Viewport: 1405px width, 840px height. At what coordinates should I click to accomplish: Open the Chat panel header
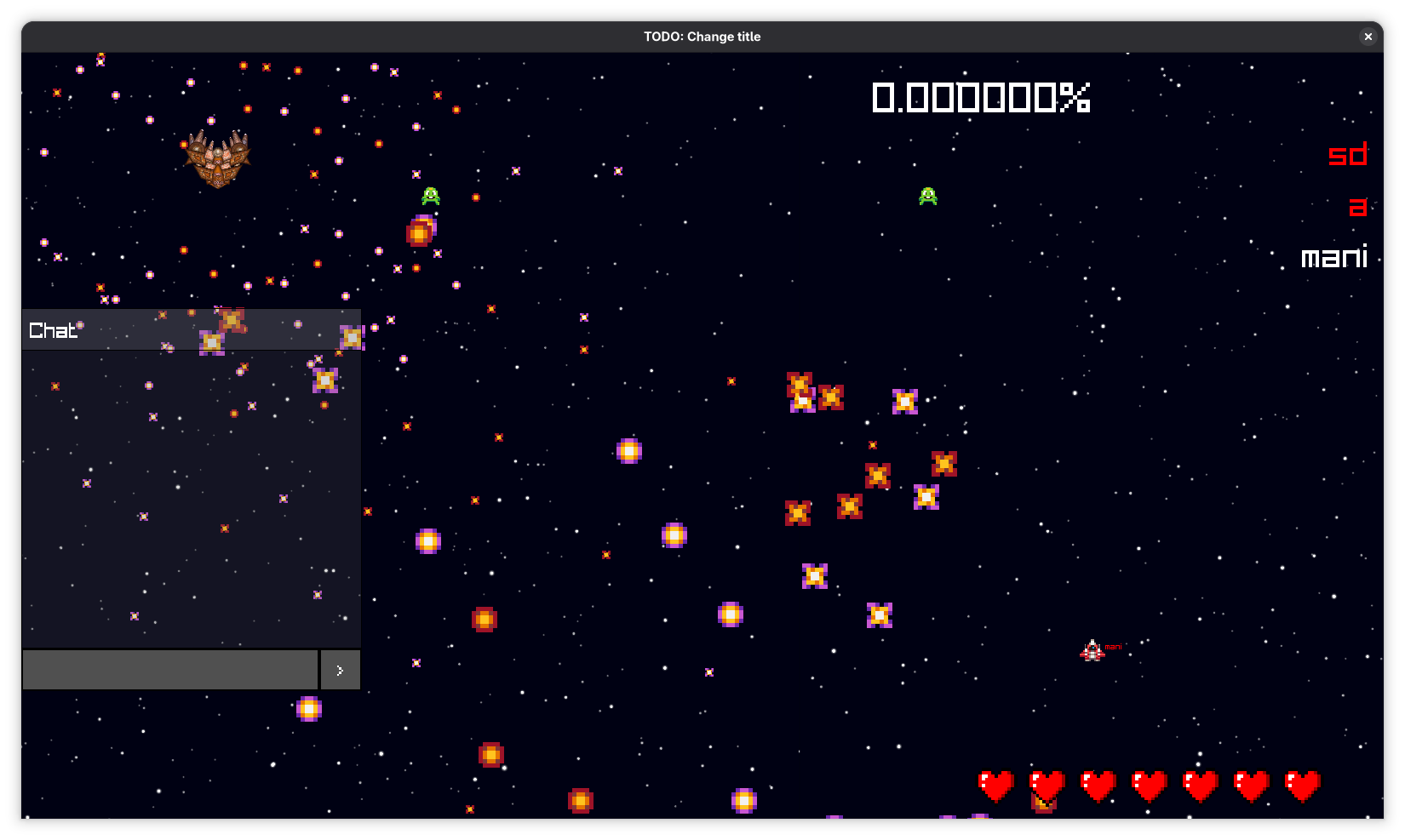[53, 331]
